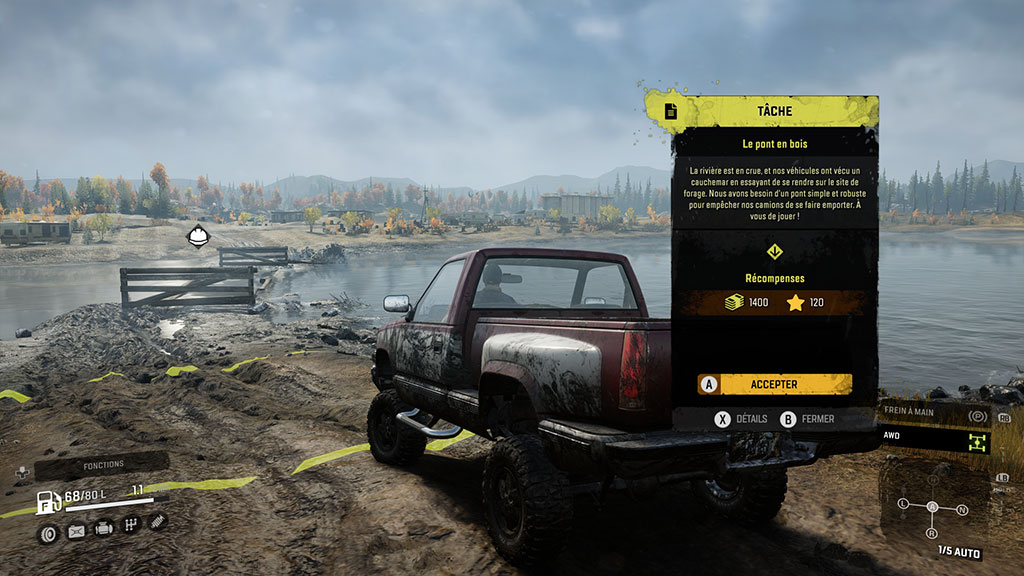Open the task Détails view

[741, 419]
